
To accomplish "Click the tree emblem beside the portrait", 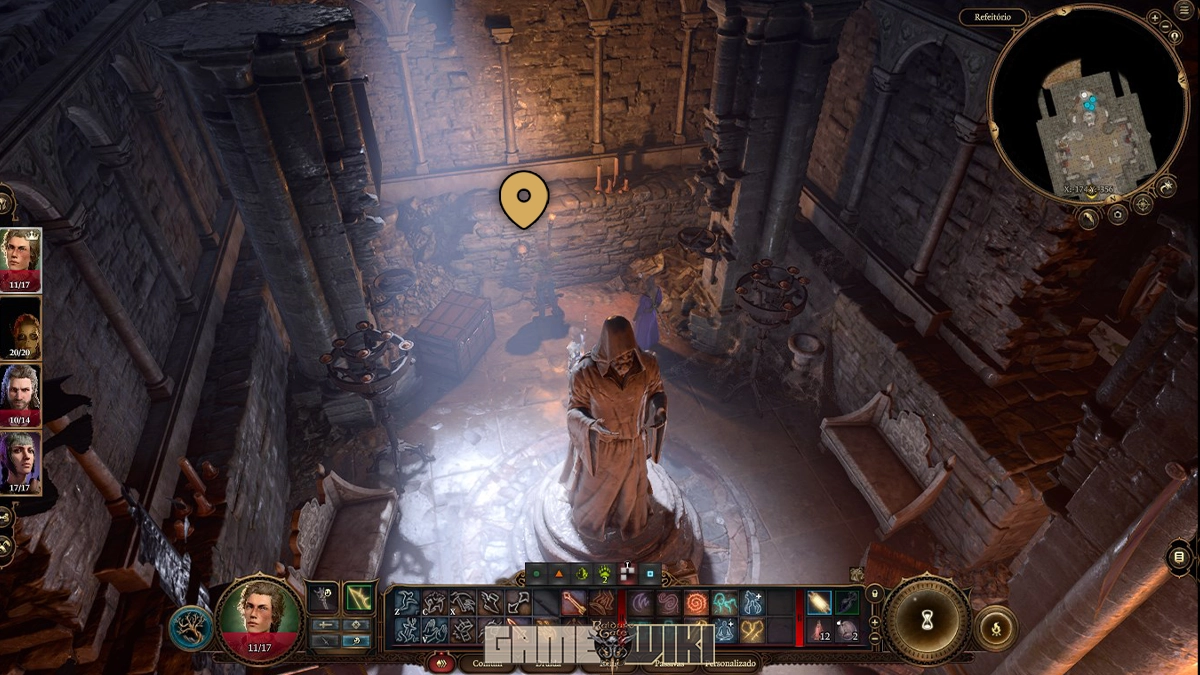I will [x=189, y=628].
